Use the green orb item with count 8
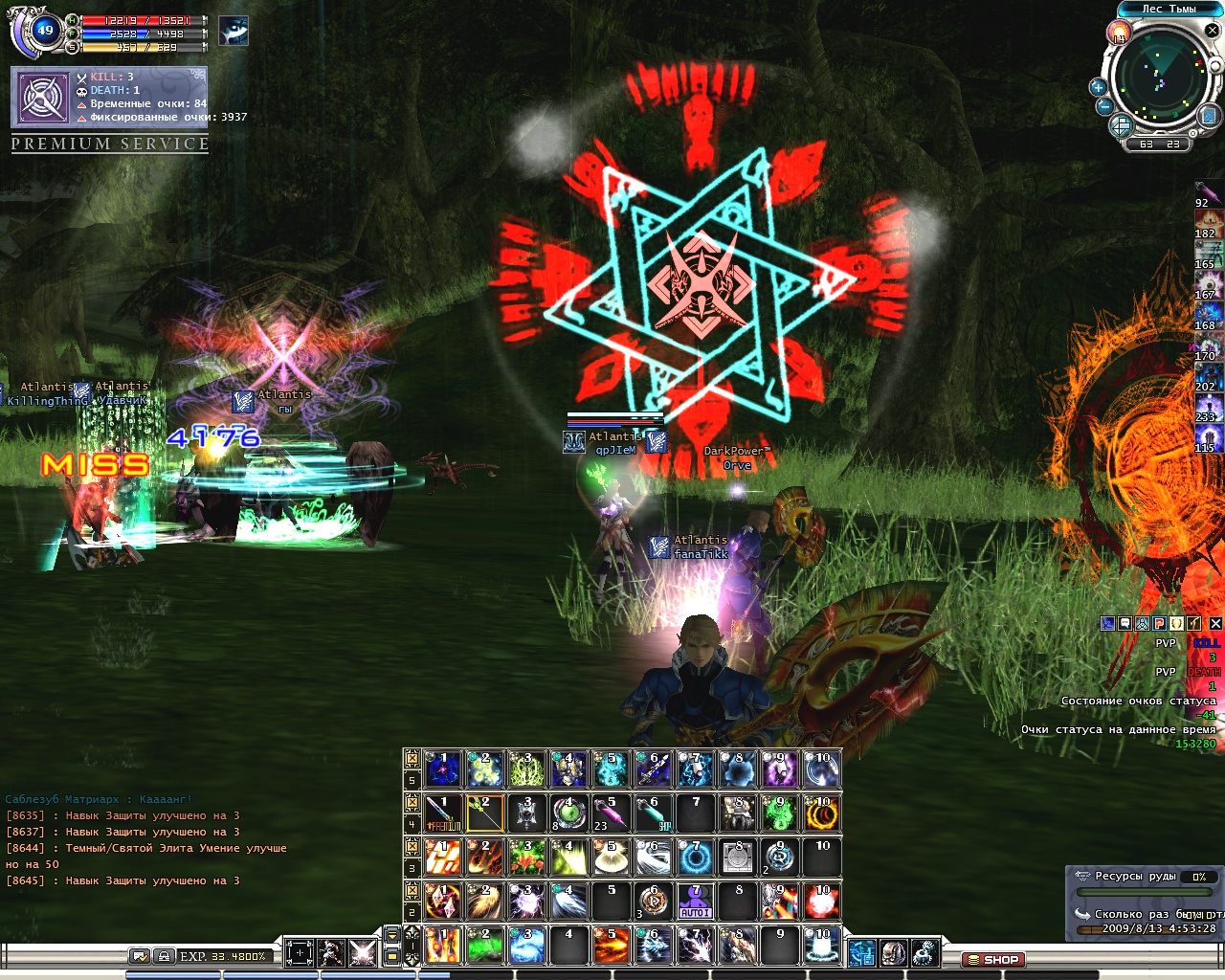 coord(568,813)
